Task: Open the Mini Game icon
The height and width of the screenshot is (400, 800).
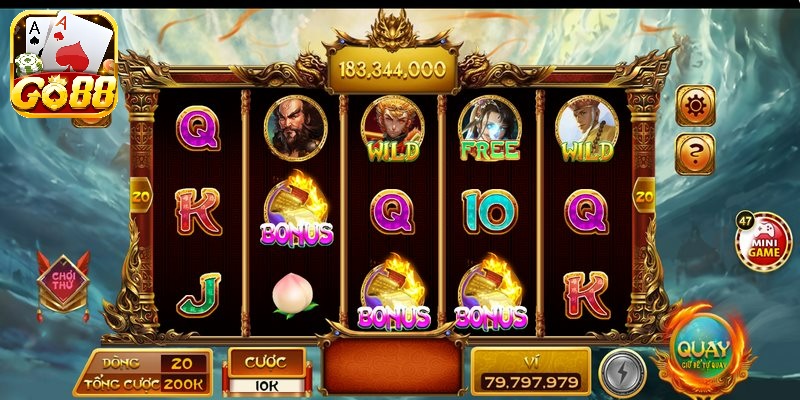Action: [763, 242]
